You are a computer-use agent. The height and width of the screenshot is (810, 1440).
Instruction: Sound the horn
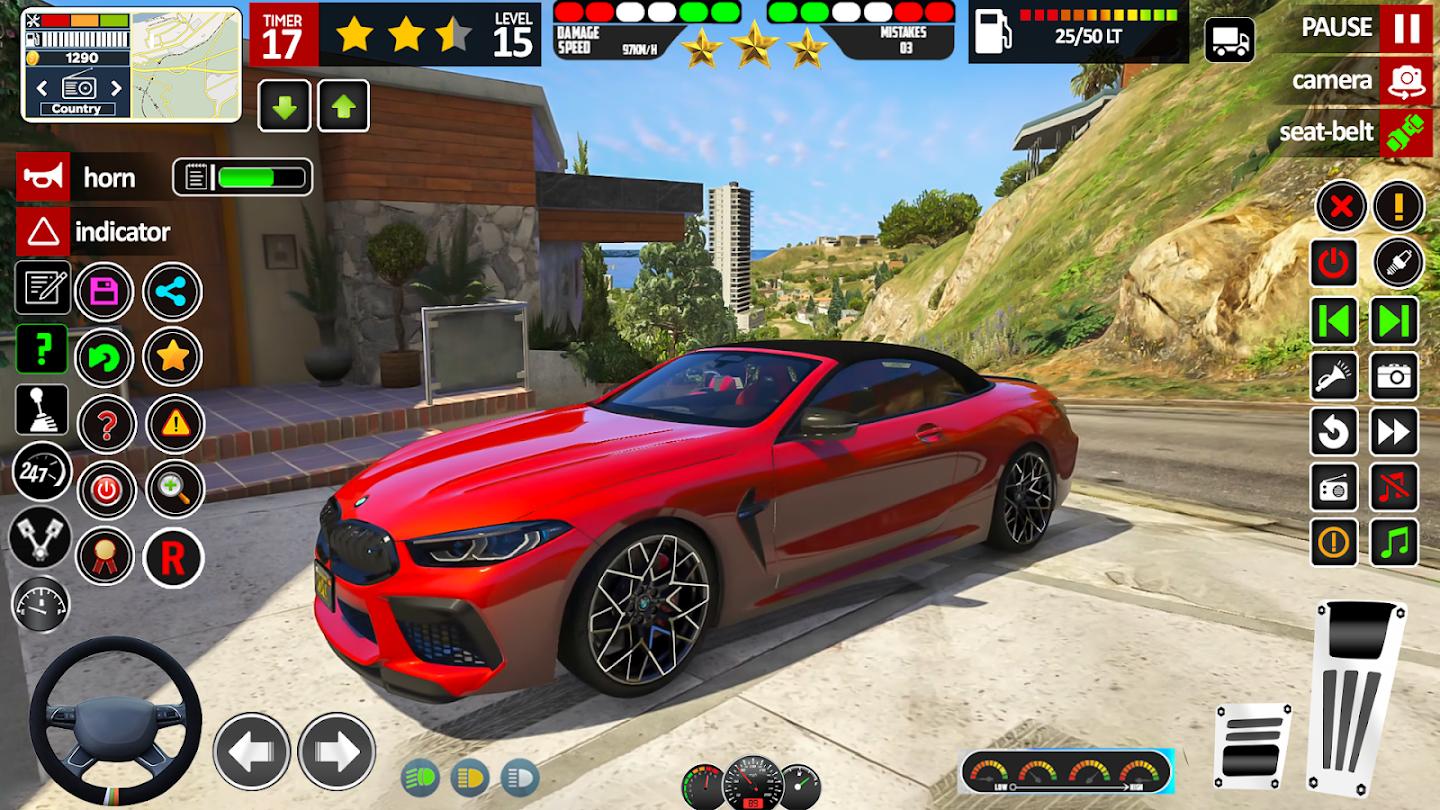tap(43, 178)
